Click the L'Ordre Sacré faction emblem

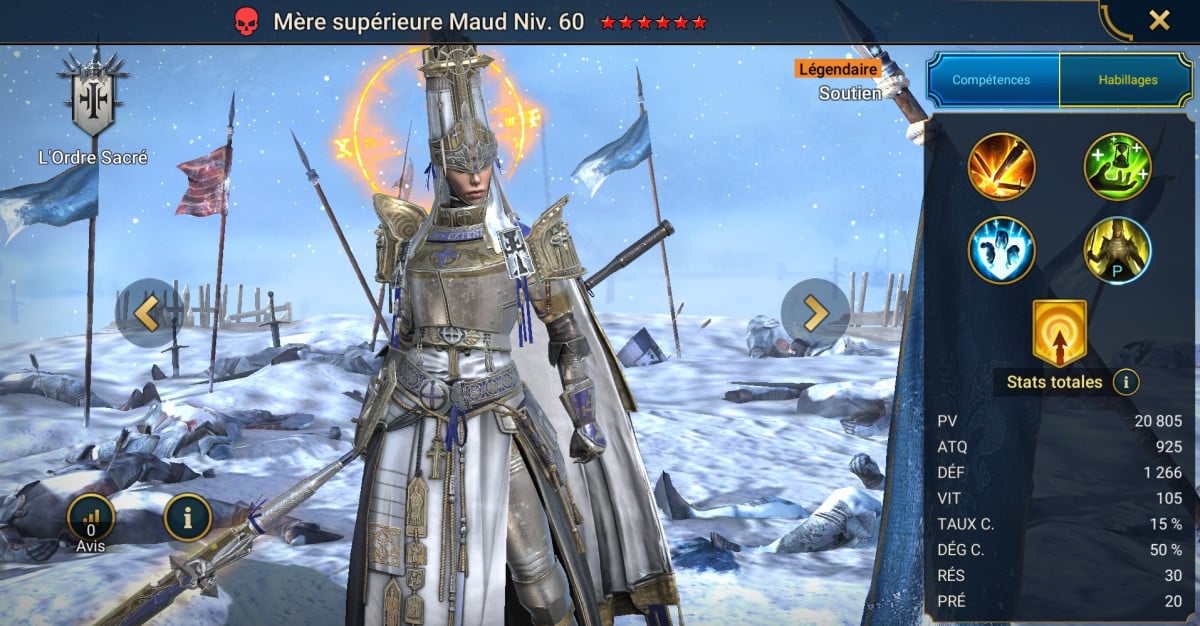click(x=94, y=99)
